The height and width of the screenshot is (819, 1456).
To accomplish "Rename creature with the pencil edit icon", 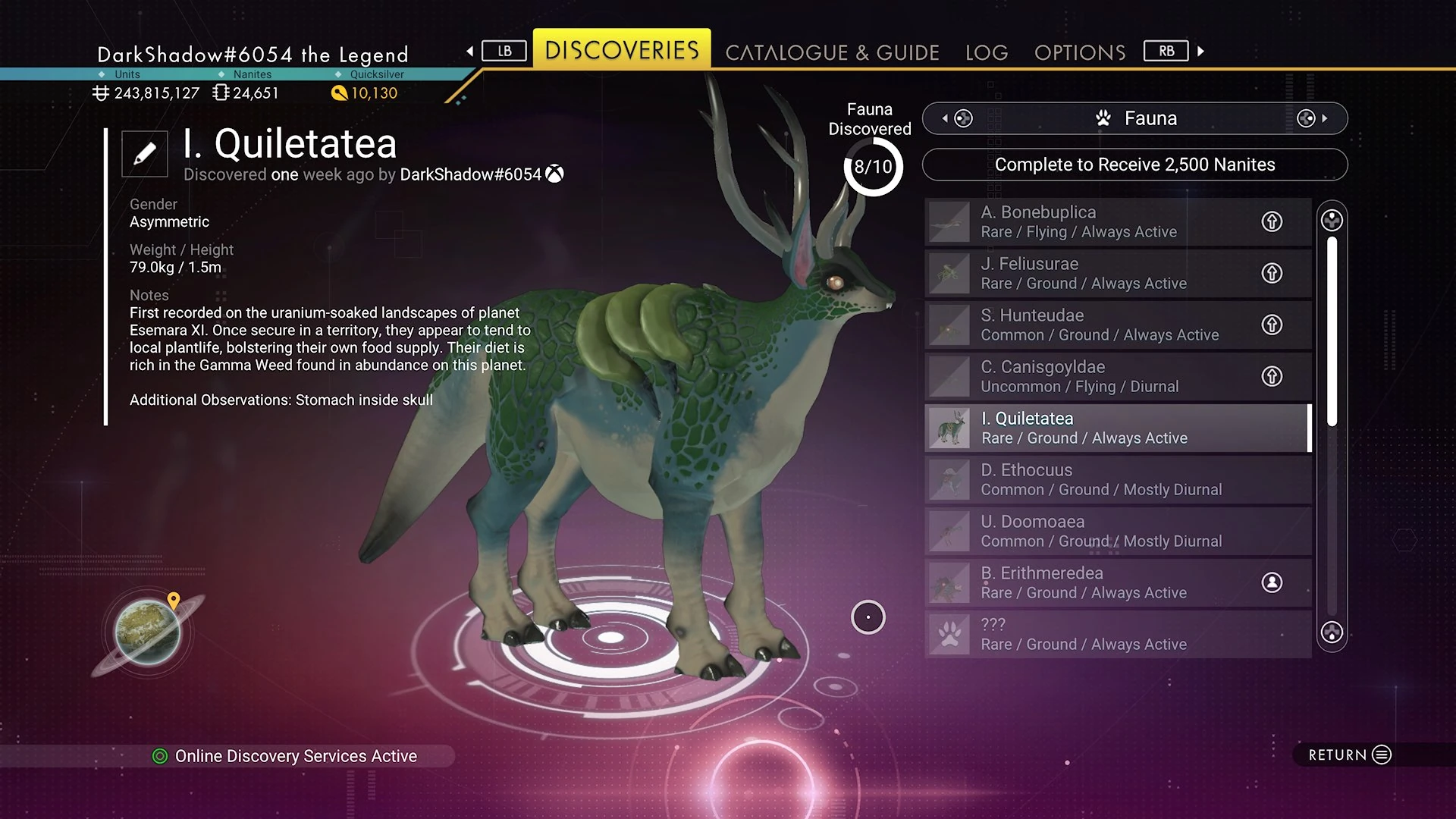I will coord(145,154).
